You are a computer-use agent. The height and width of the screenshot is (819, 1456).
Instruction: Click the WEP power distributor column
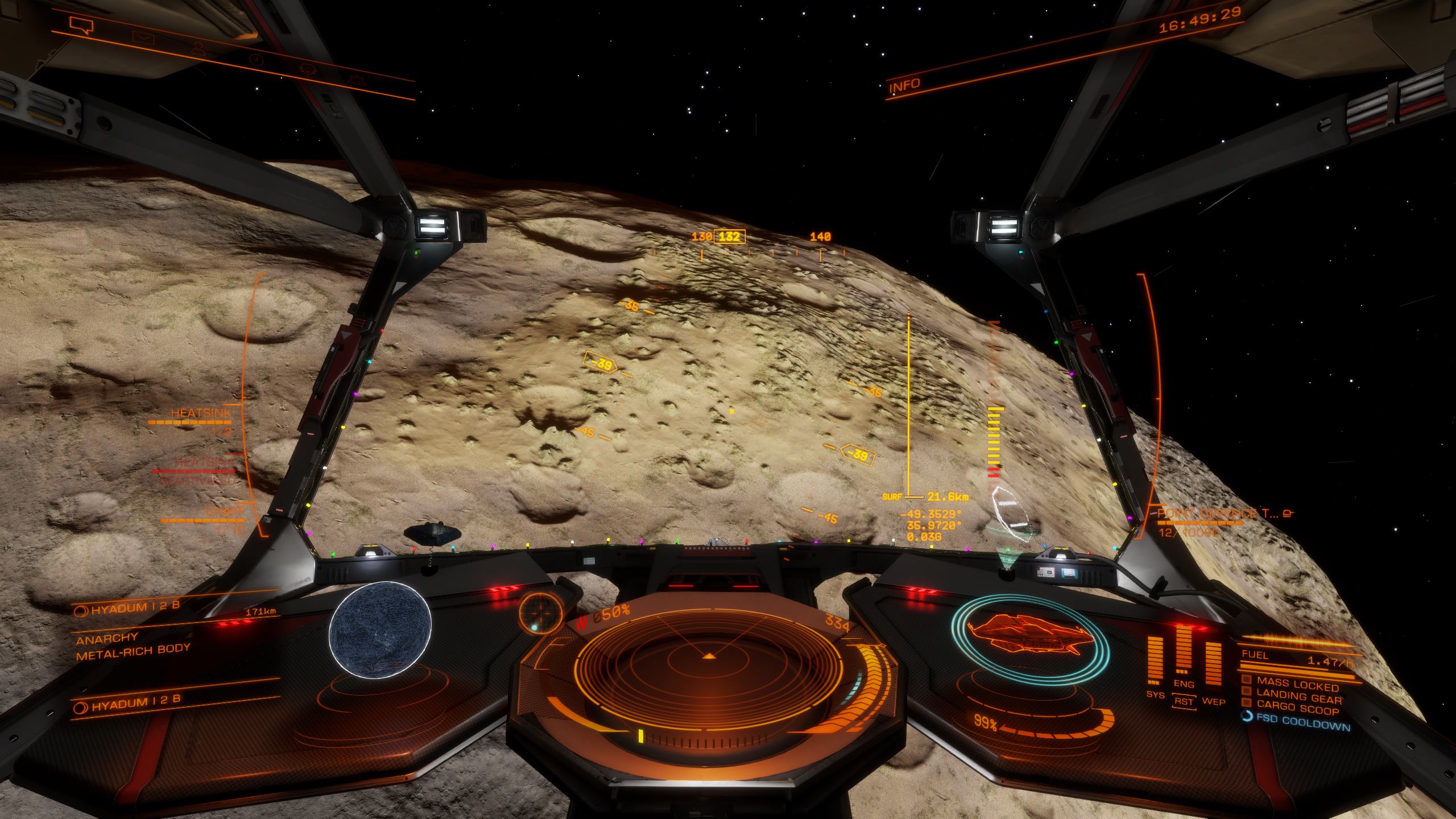click(1213, 664)
